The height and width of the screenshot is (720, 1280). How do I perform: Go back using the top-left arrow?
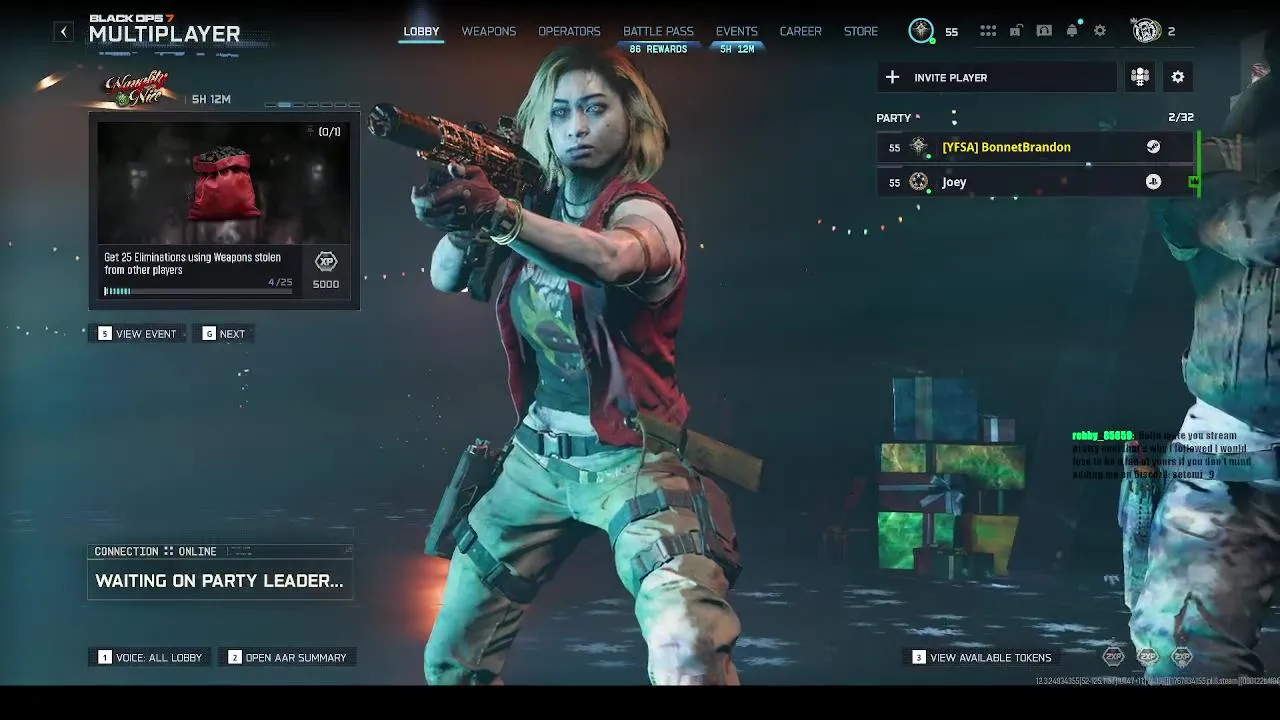(63, 32)
